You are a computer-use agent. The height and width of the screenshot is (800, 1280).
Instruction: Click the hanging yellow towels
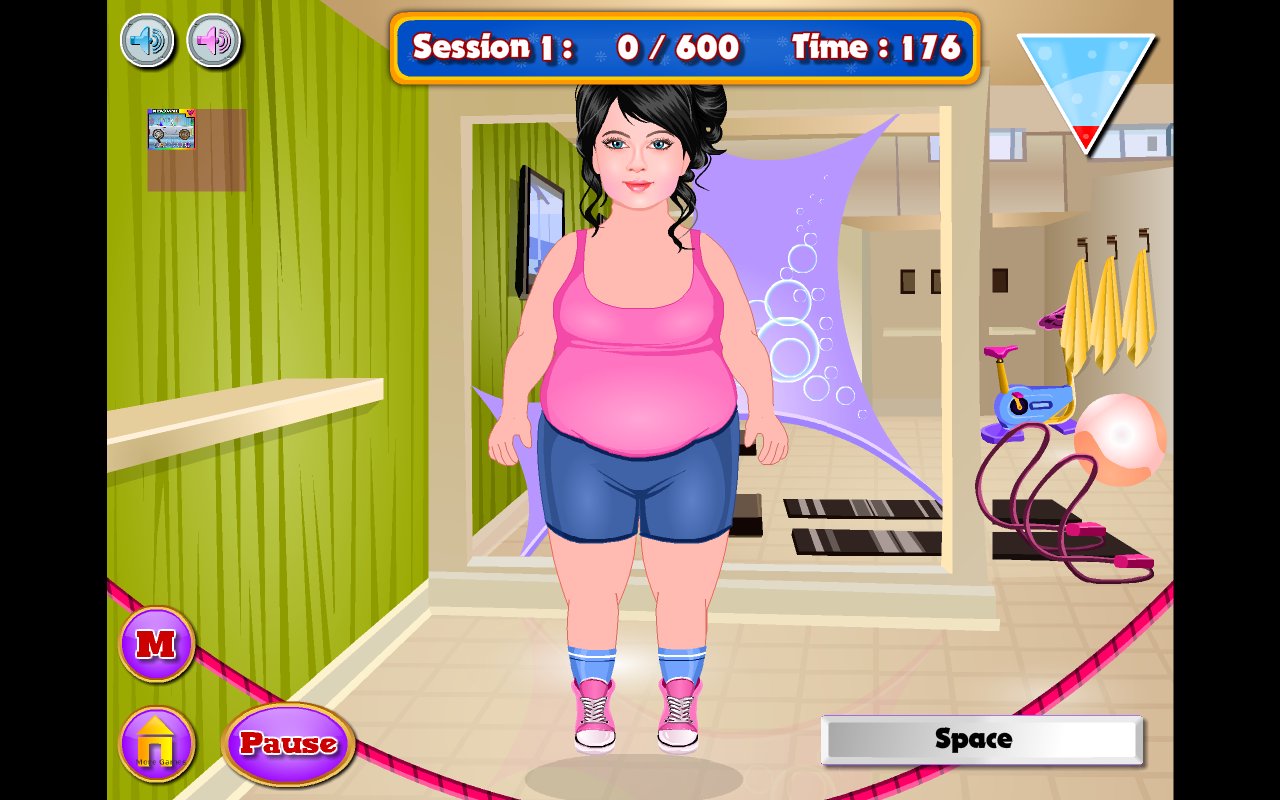click(x=1110, y=310)
